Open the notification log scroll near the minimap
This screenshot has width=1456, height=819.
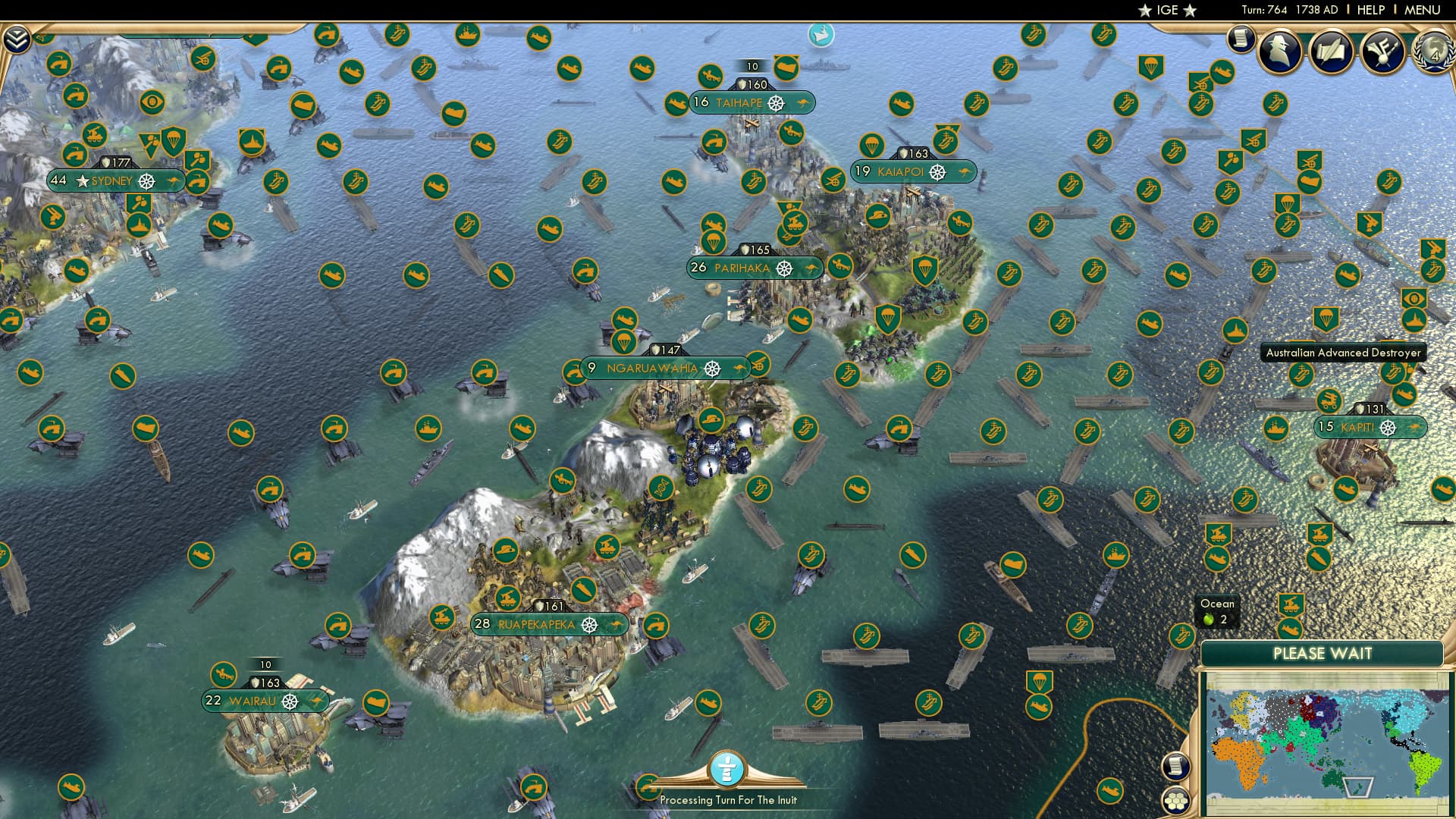point(1176,767)
